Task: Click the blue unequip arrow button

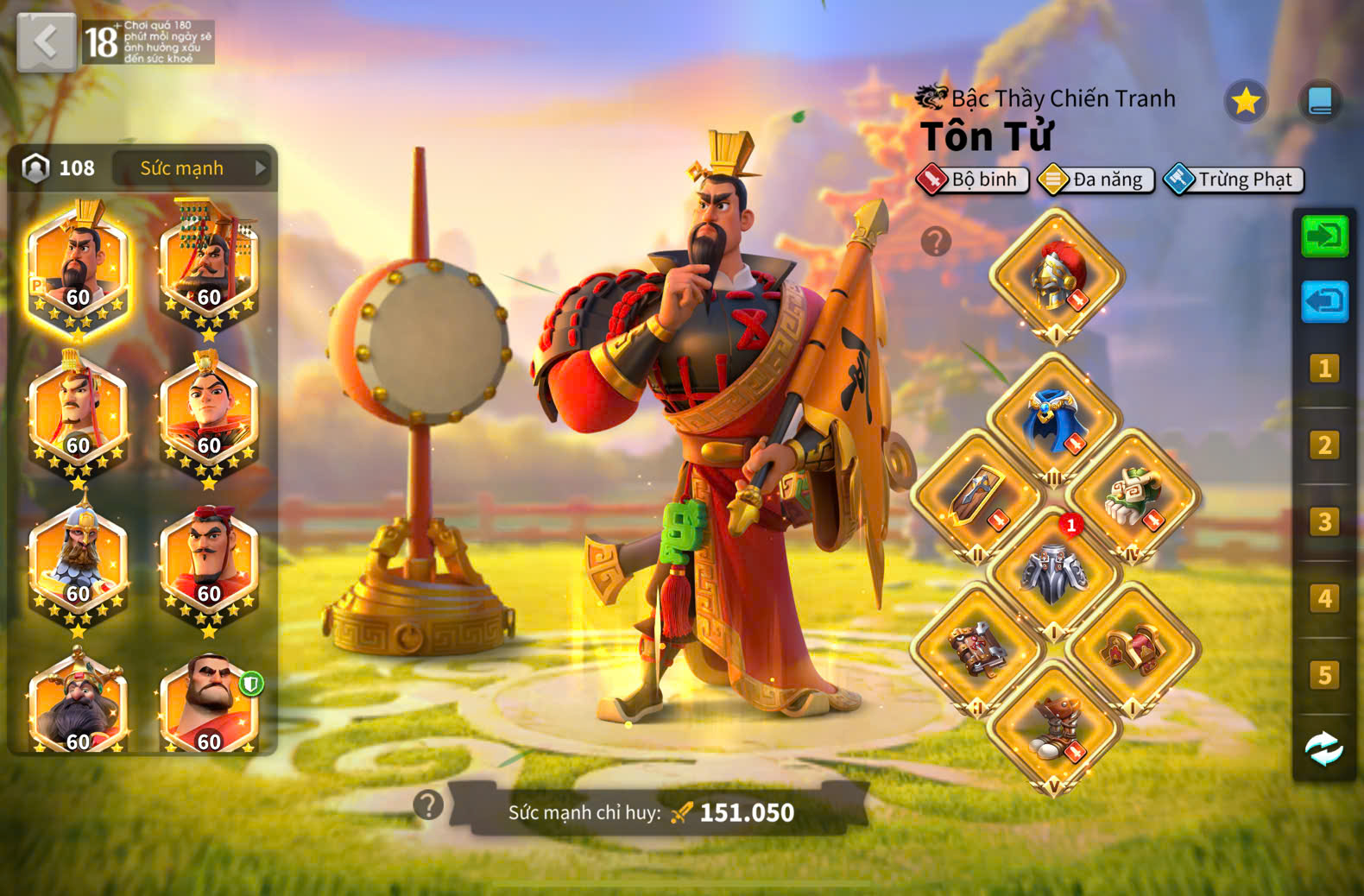Action: (x=1324, y=302)
